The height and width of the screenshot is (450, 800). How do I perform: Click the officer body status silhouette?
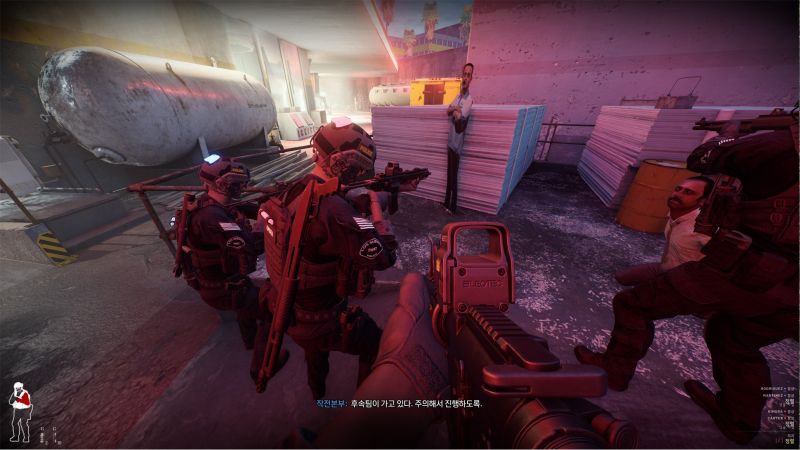19,410
